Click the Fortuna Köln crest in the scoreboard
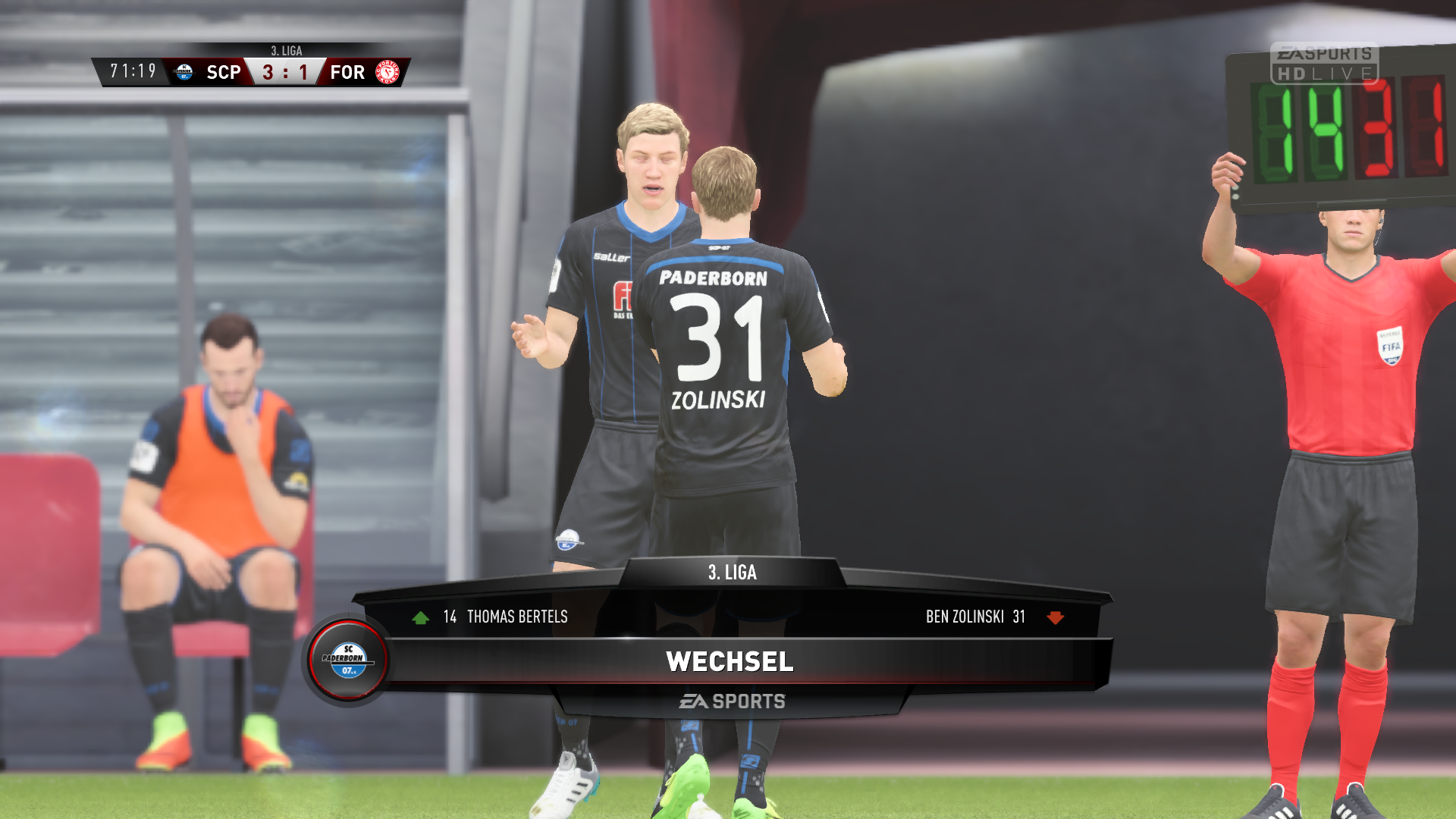 387,71
